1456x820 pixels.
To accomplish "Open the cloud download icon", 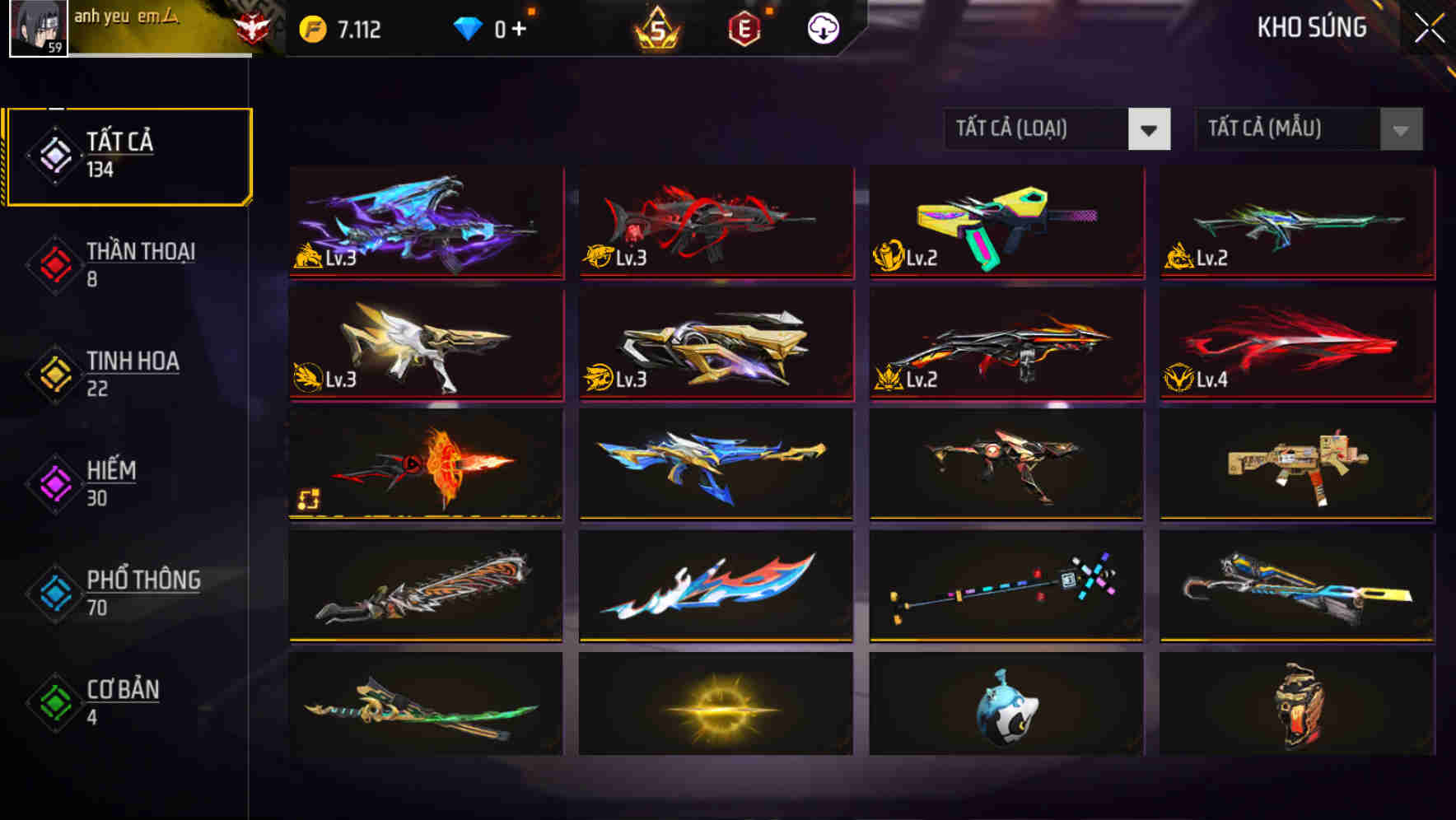I will (x=822, y=27).
